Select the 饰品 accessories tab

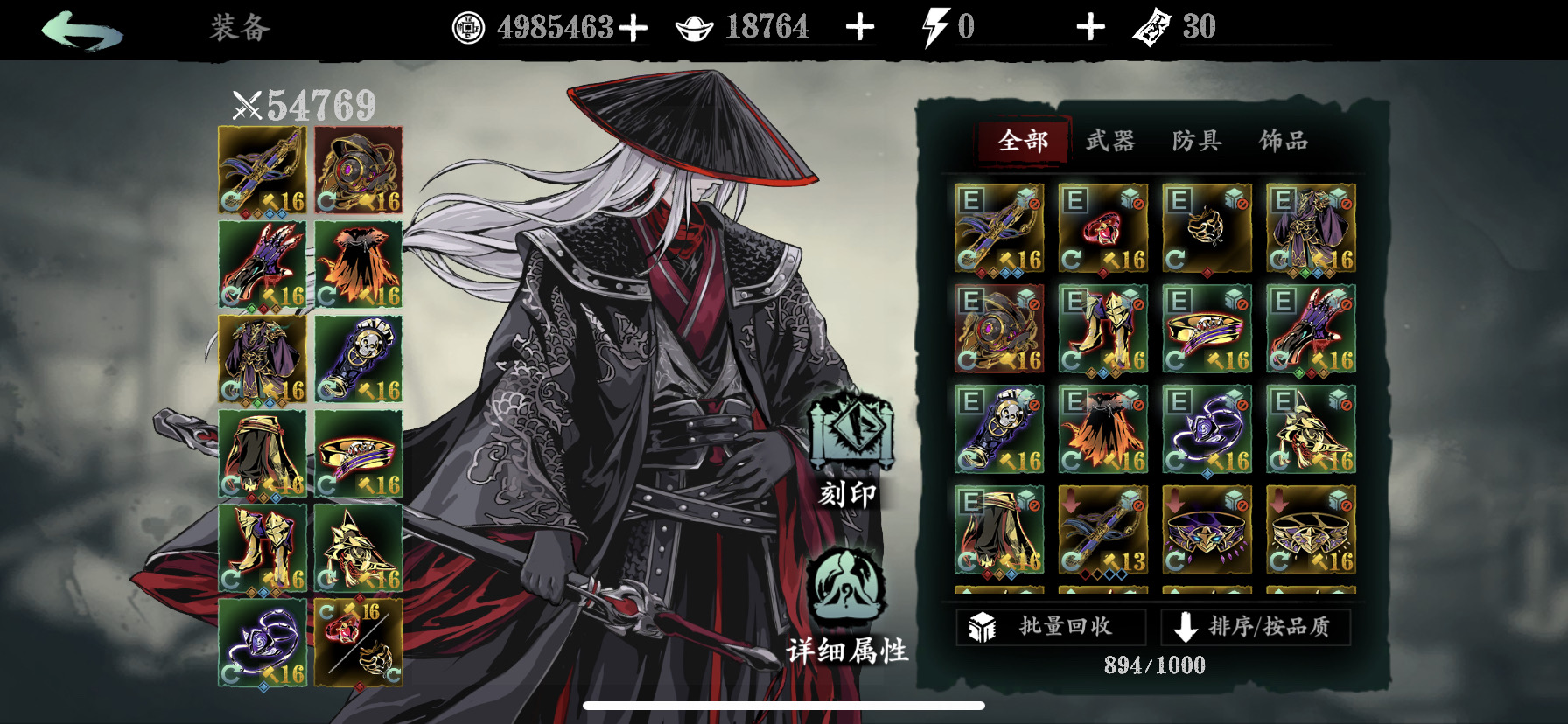click(1286, 140)
